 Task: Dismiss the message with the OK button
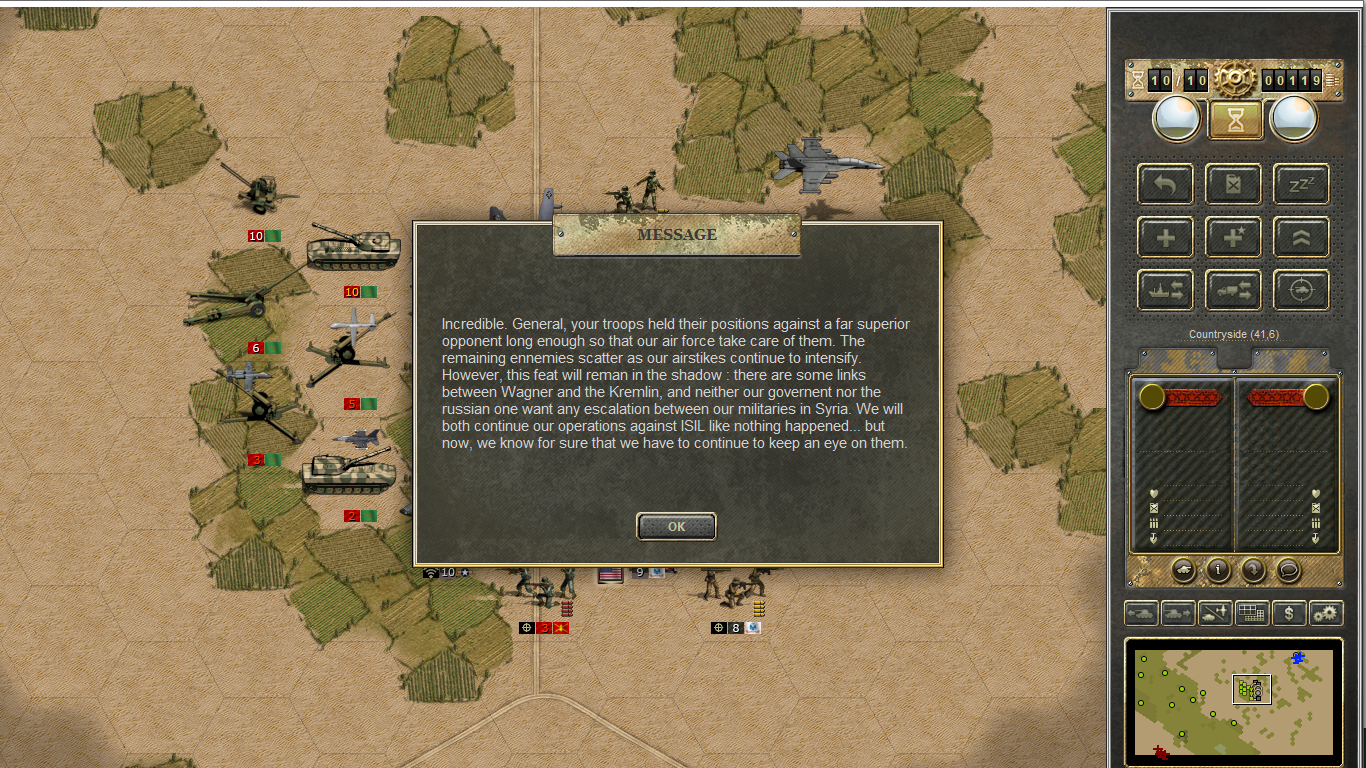[x=676, y=526]
